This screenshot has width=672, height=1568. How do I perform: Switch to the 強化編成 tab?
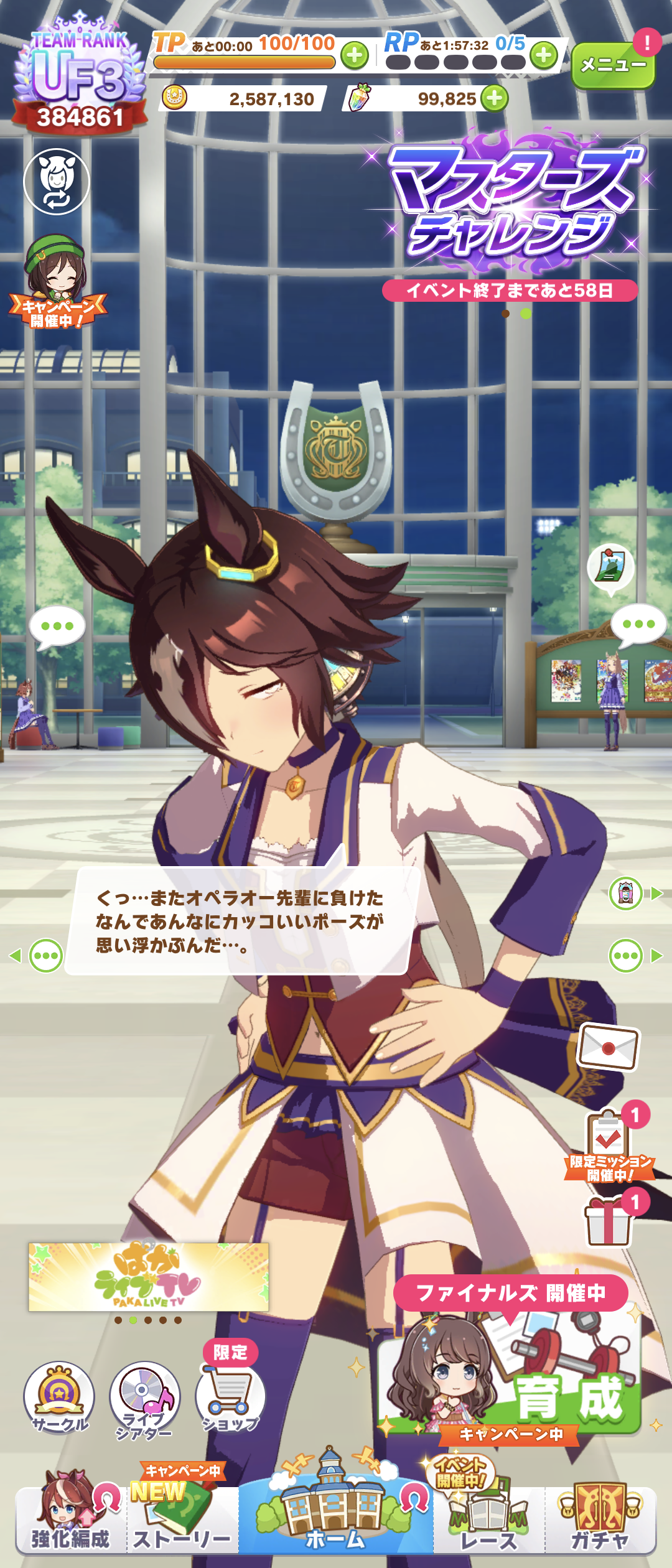coord(70,1518)
